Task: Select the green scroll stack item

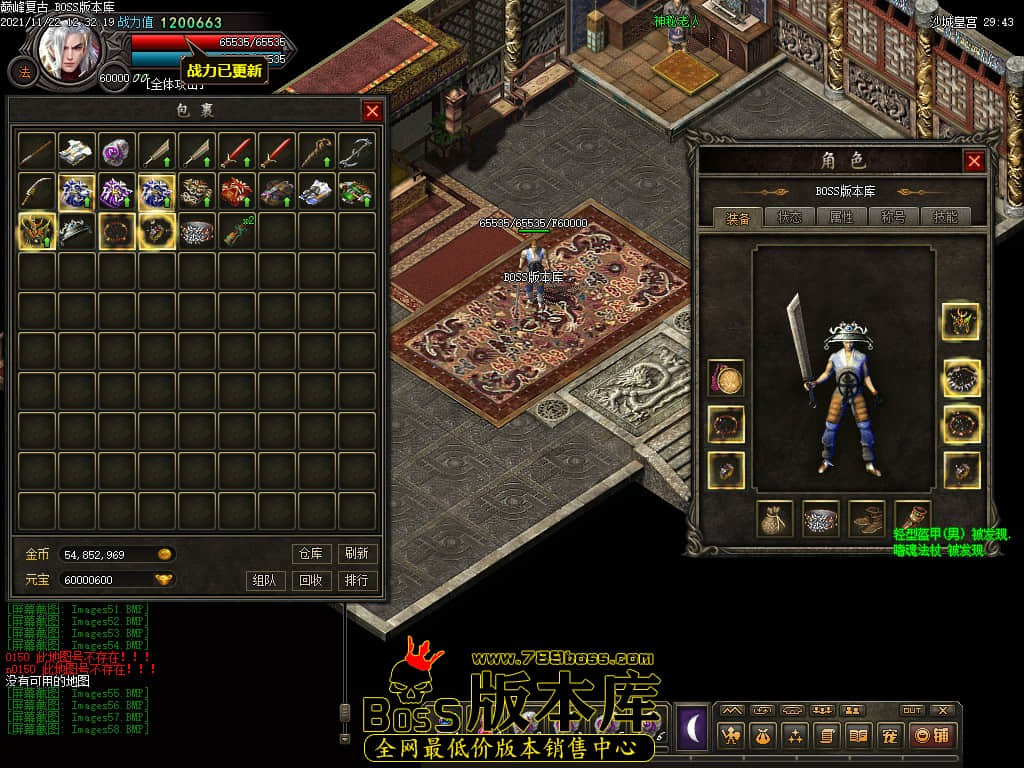Action: pos(237,231)
